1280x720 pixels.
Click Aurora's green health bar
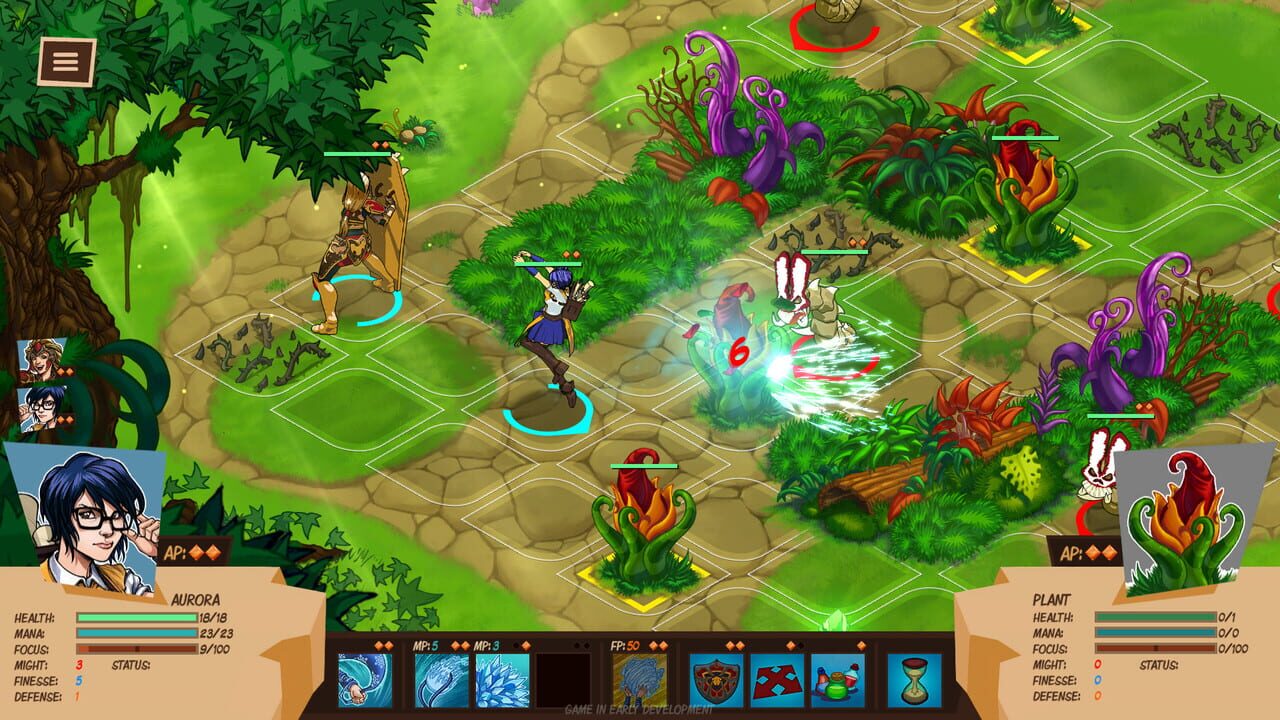[137, 617]
